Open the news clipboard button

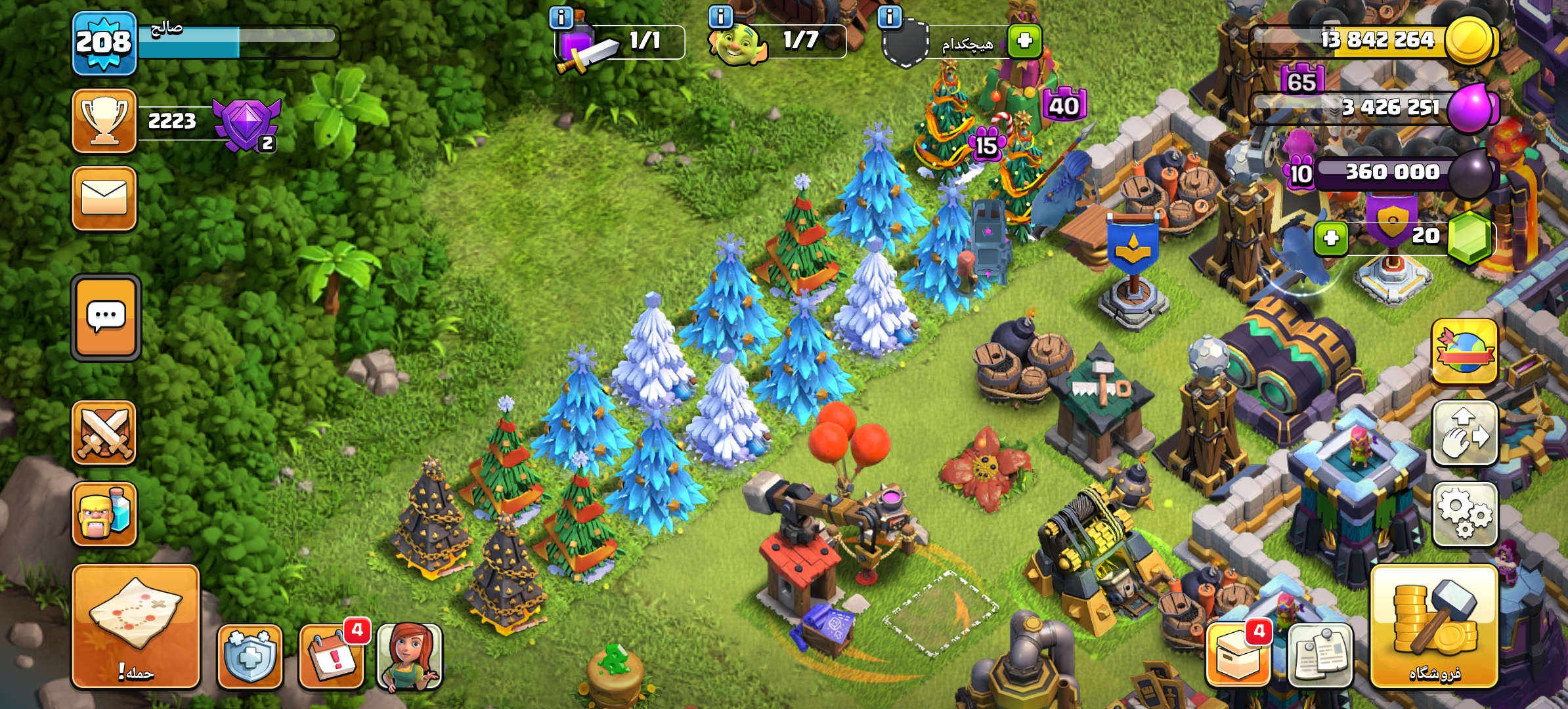(1320, 656)
